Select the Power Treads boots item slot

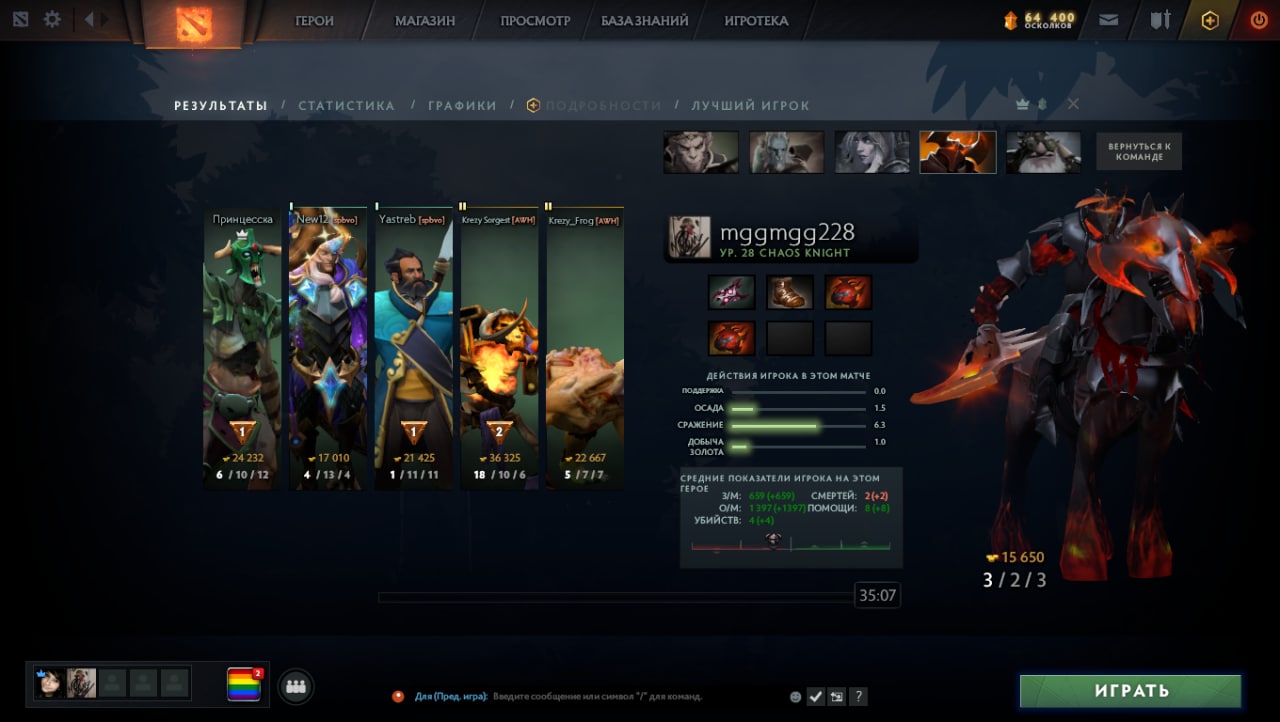(x=790, y=292)
